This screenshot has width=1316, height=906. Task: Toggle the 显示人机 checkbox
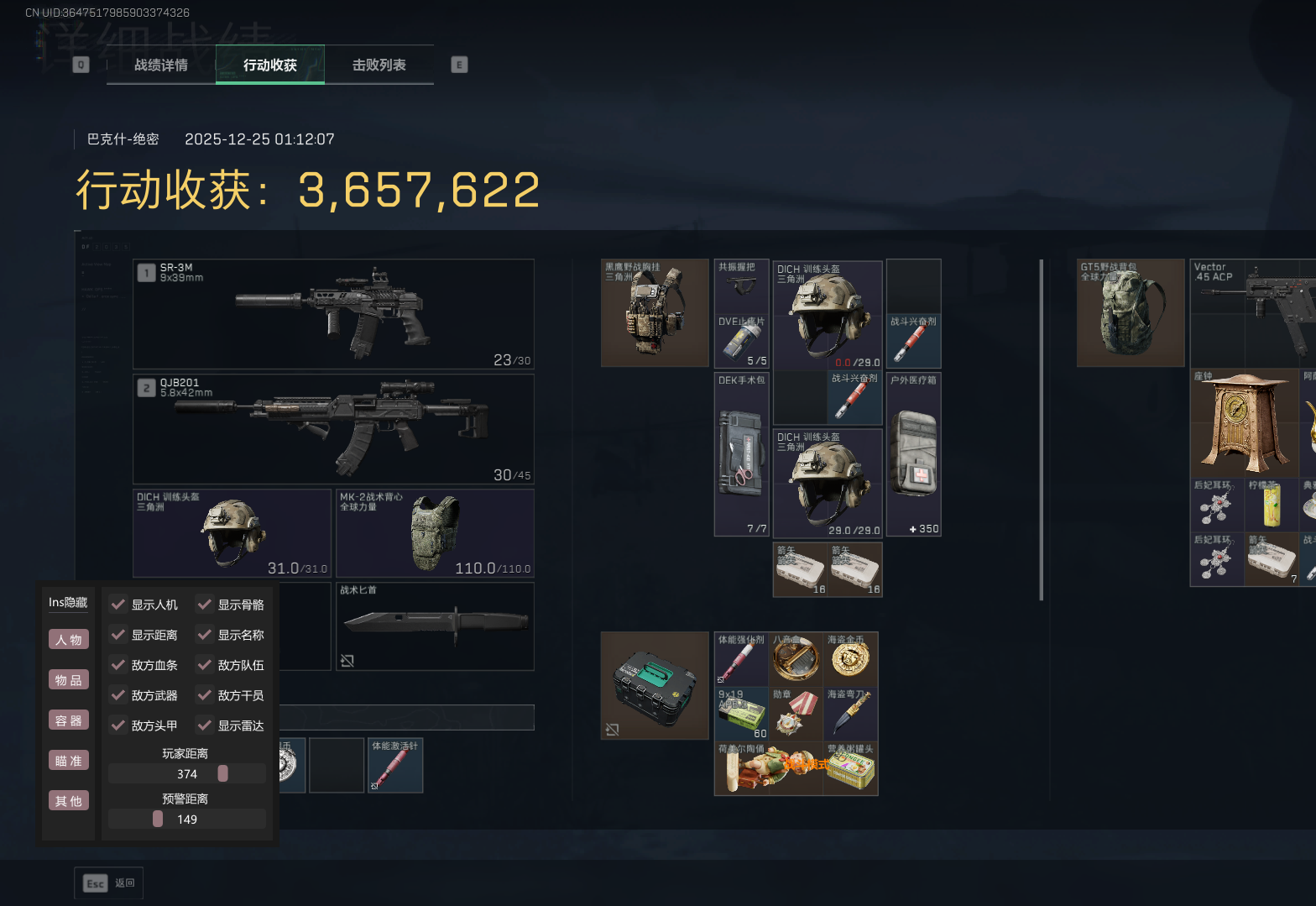tap(118, 605)
